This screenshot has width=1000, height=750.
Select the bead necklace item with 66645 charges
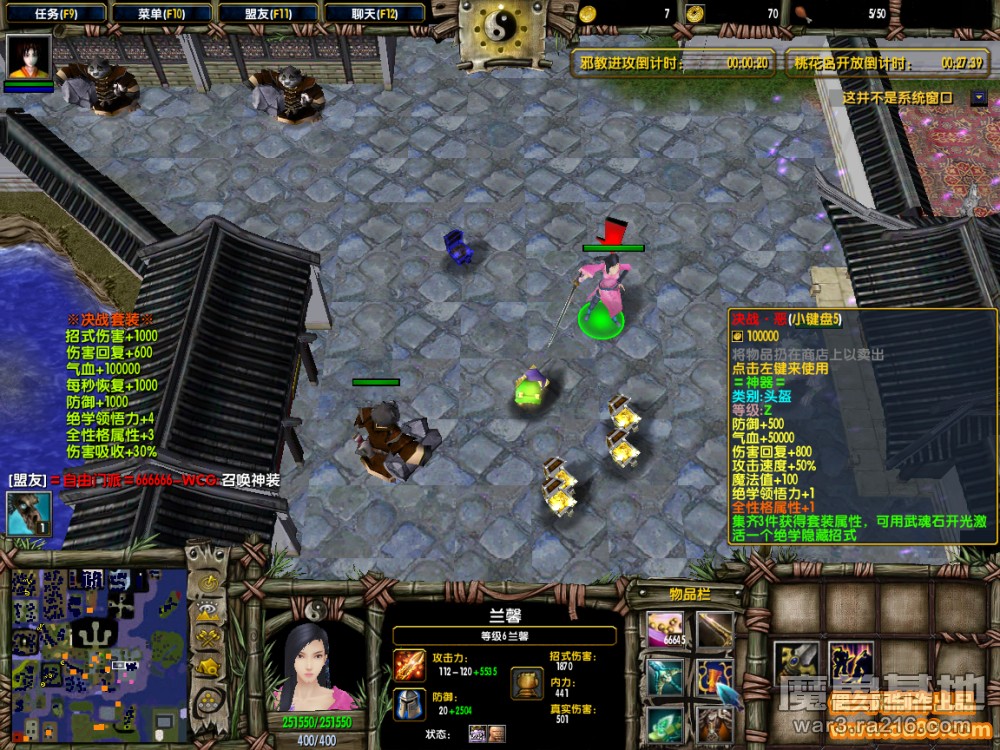pyautogui.click(x=665, y=630)
